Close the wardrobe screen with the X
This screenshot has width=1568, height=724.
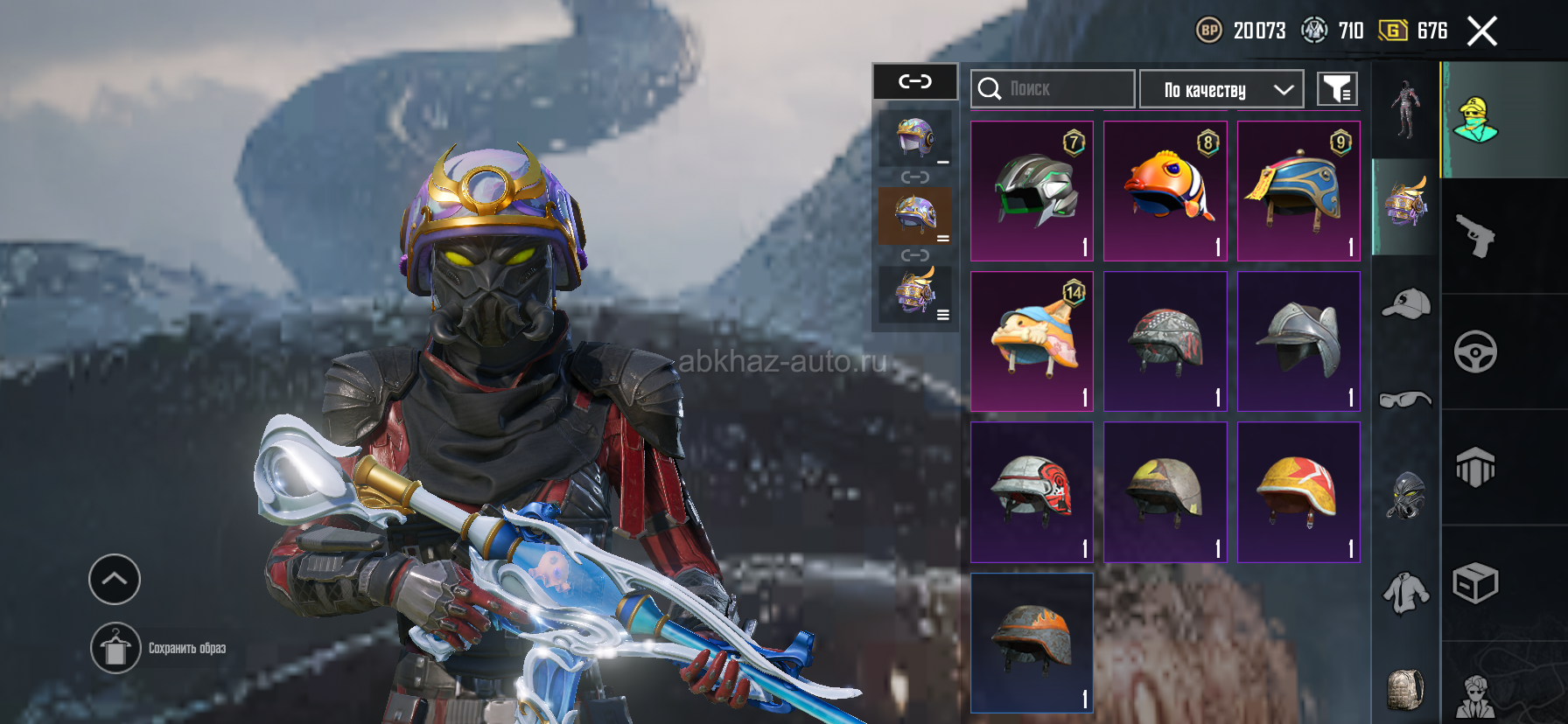1481,31
